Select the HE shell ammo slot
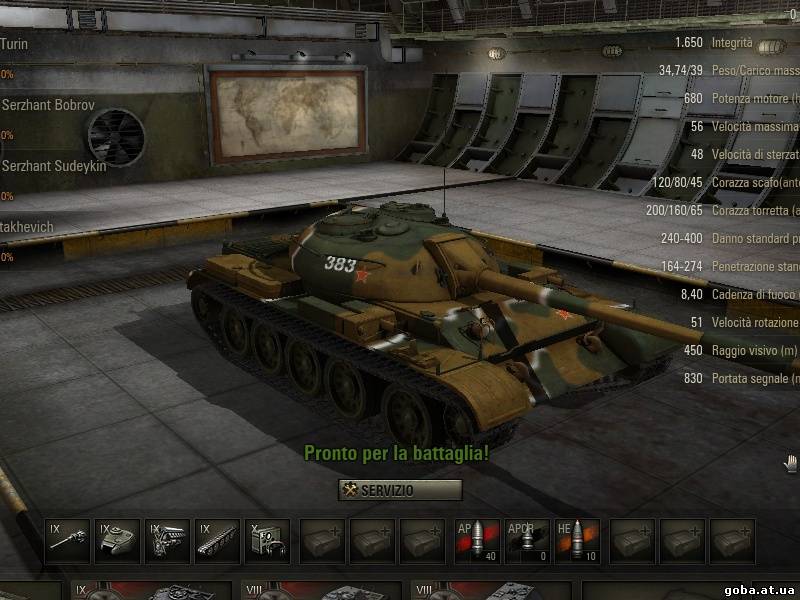Viewport: 800px width, 600px height. [x=577, y=541]
